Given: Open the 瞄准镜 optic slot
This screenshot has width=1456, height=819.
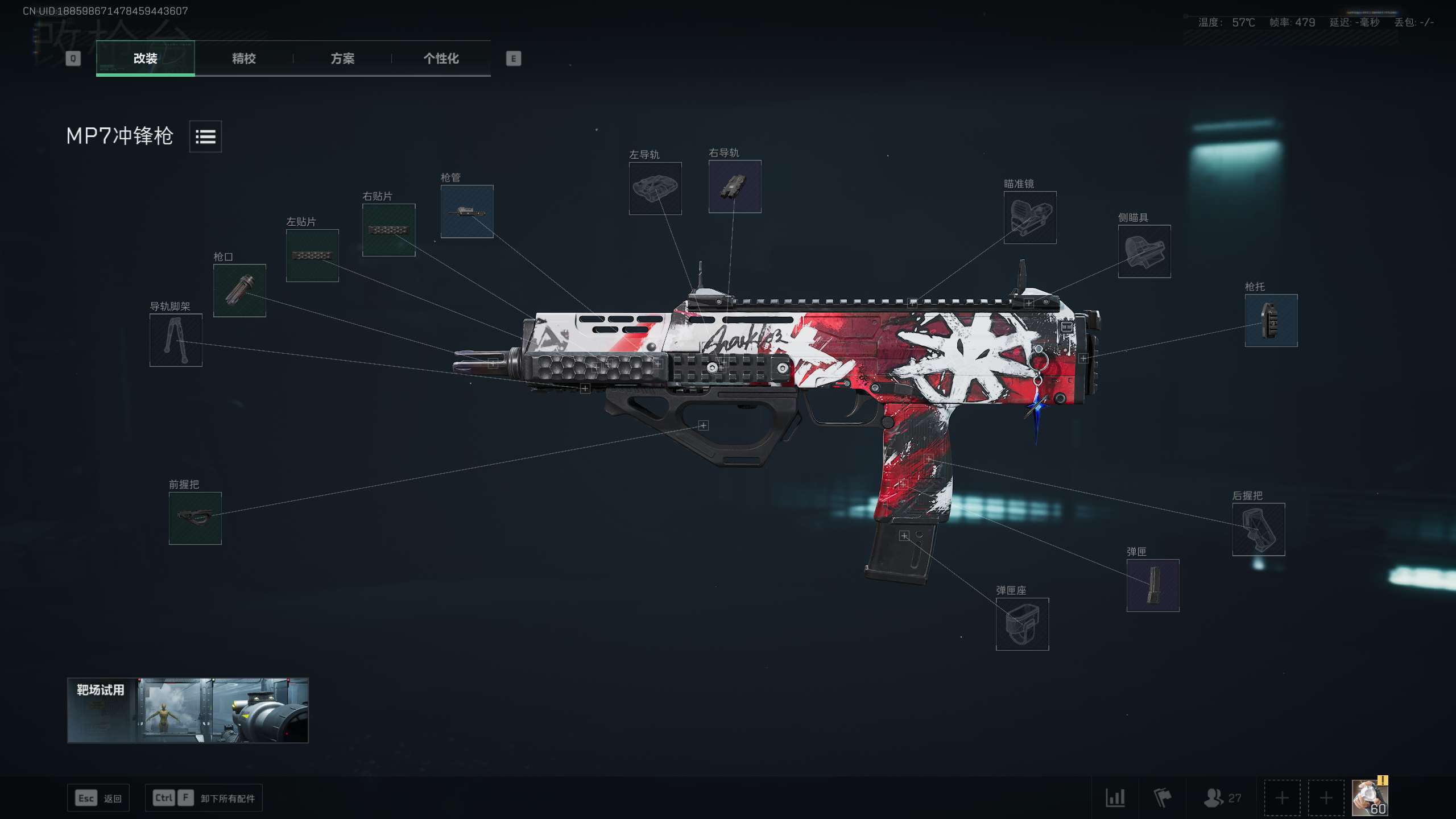Looking at the screenshot, I should [x=1030, y=217].
